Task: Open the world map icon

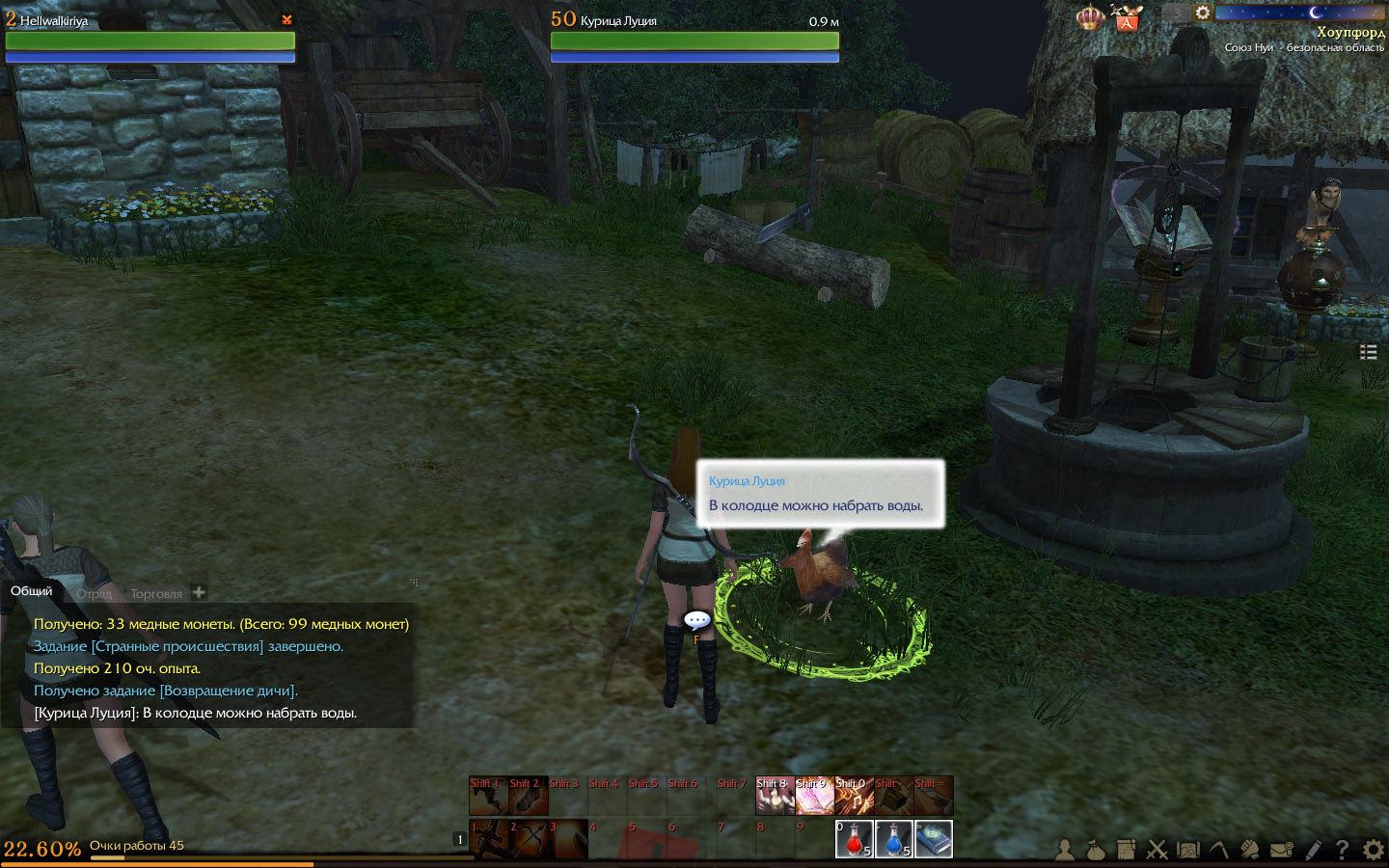Action: [1187, 850]
